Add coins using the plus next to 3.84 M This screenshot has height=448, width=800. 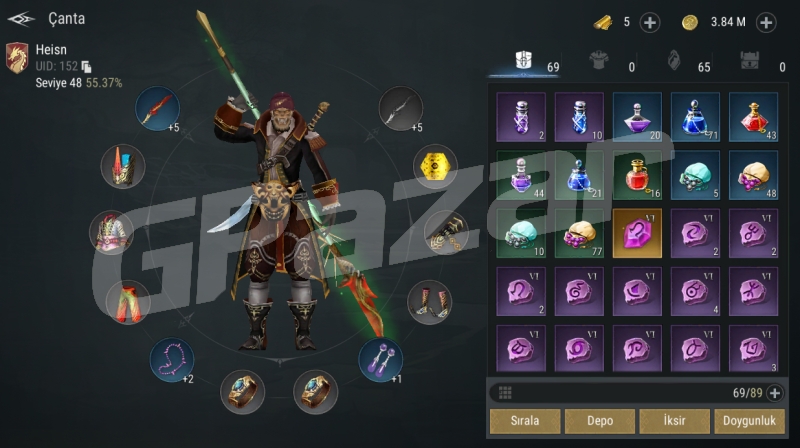(x=766, y=22)
